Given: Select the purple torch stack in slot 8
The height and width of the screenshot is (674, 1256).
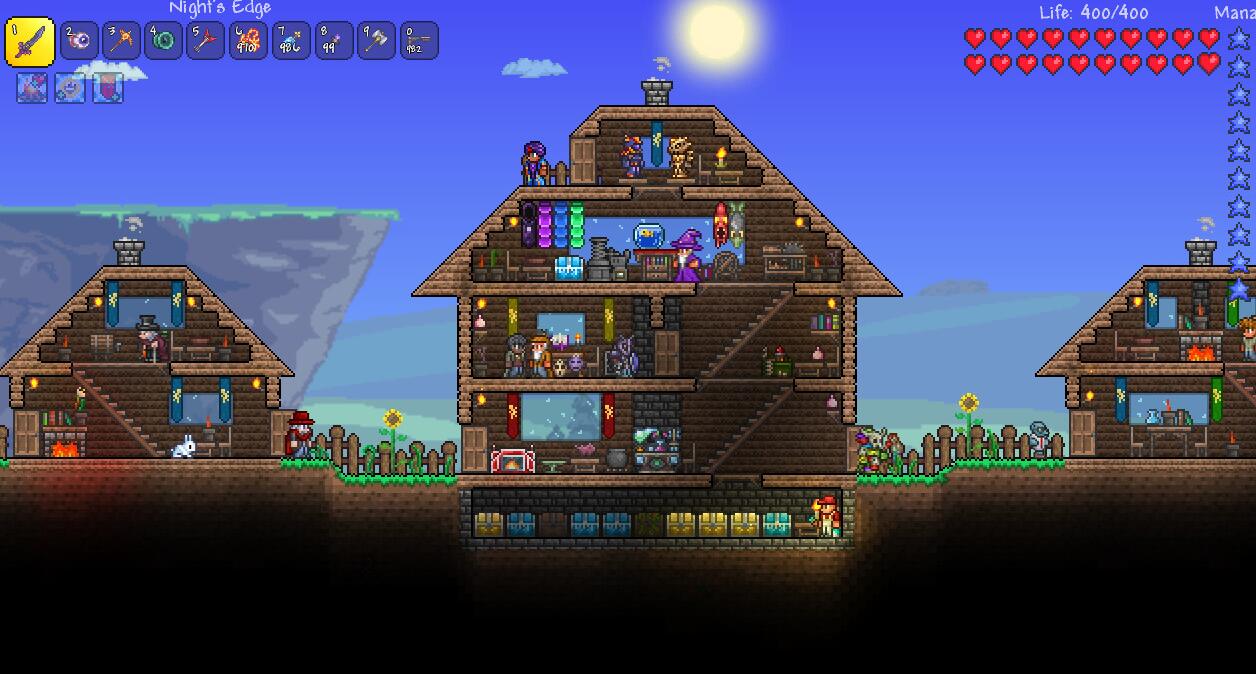Looking at the screenshot, I should pyautogui.click(x=334, y=41).
